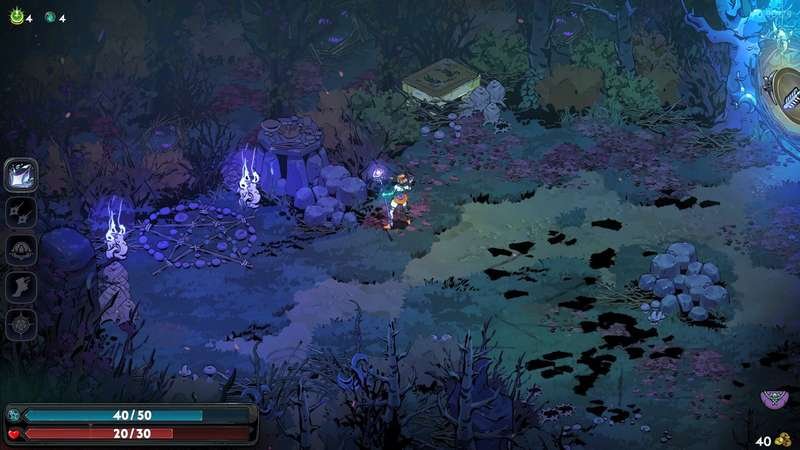The image size is (800, 450).
Task: Select the Magick boon slot icon
Action: 22,325
